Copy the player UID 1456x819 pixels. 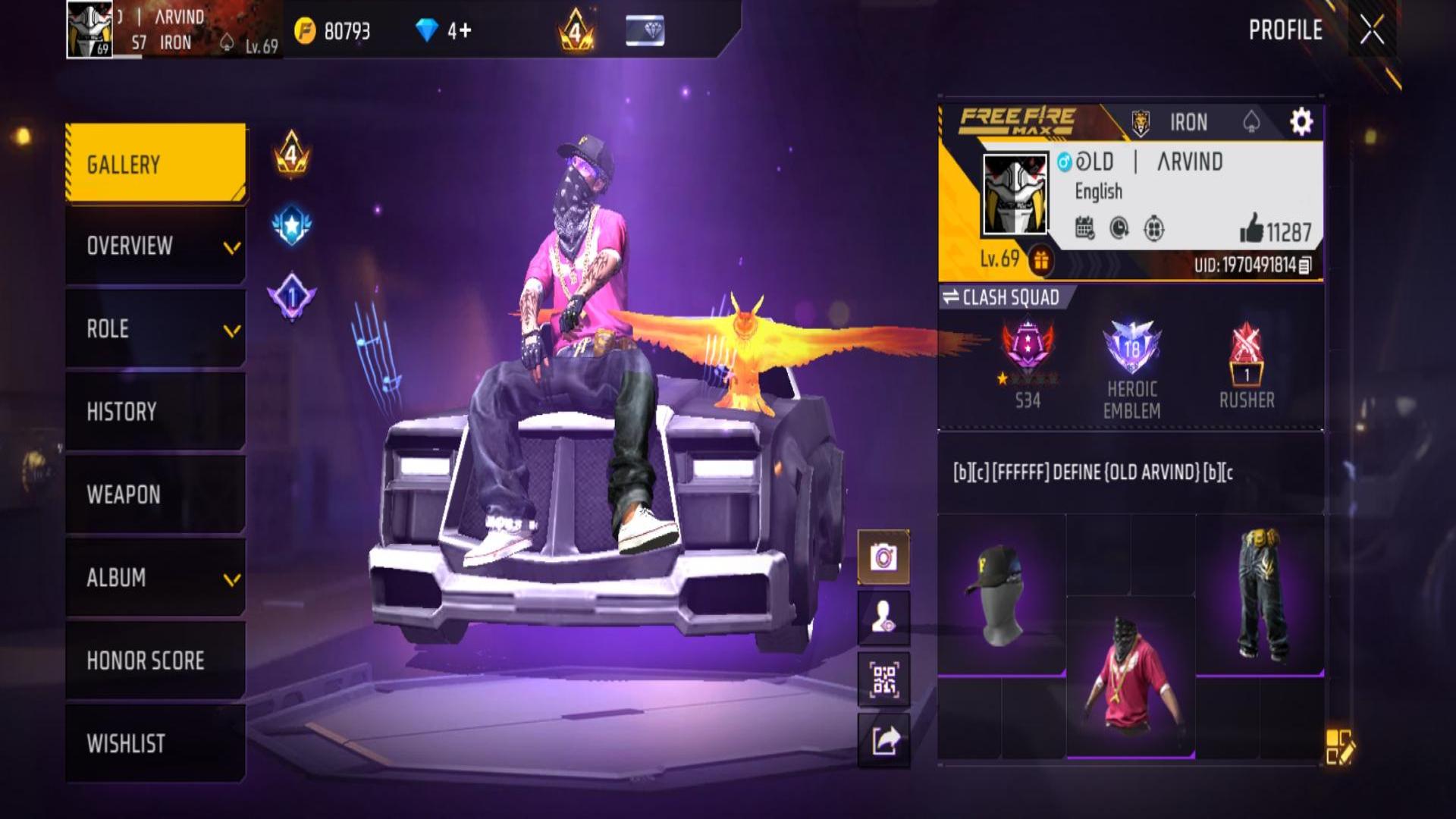(x=1305, y=265)
